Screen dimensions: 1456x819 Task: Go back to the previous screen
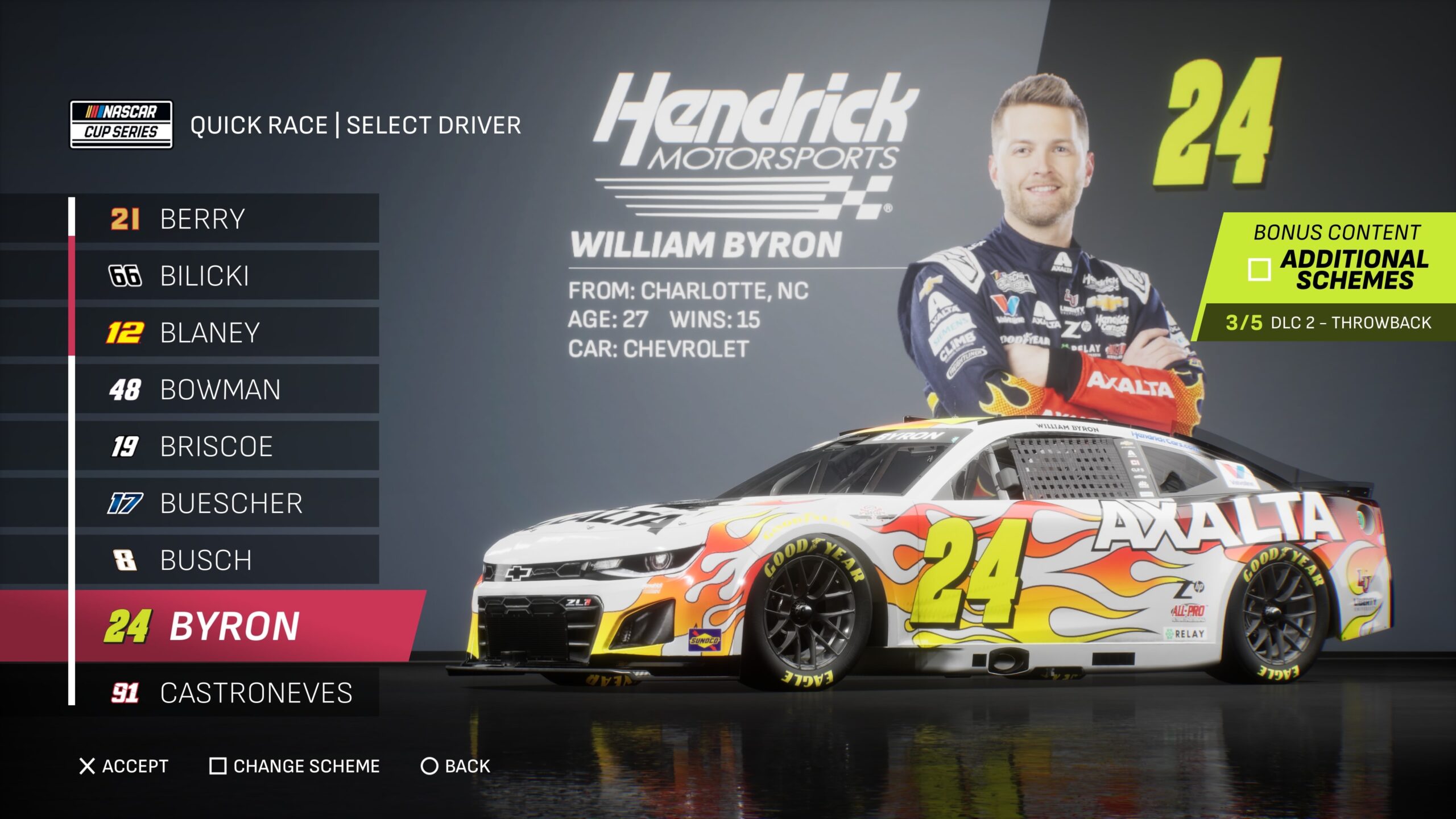click(456, 766)
